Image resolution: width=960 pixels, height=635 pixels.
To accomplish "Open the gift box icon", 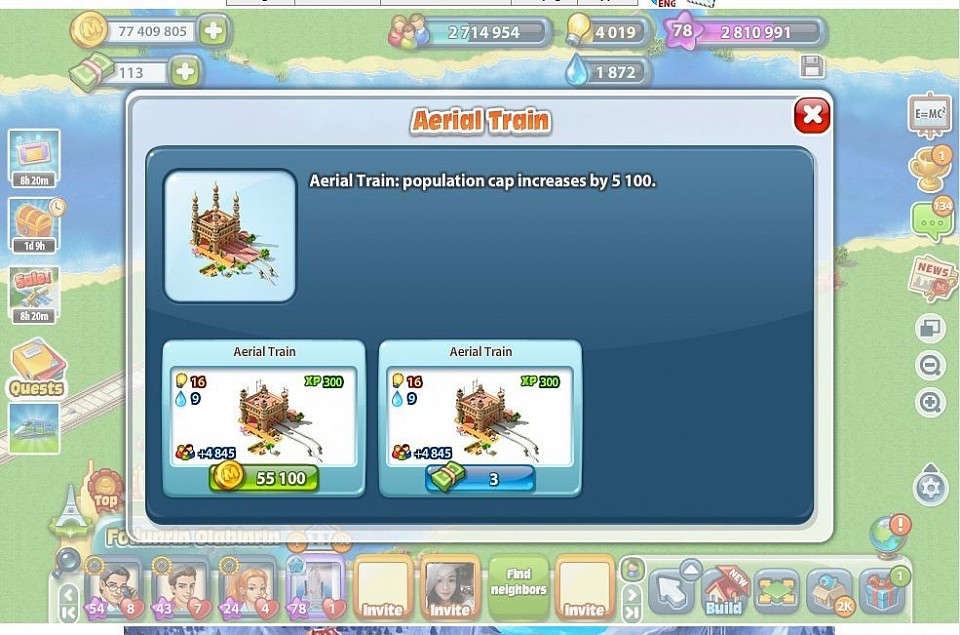I will (x=882, y=591).
